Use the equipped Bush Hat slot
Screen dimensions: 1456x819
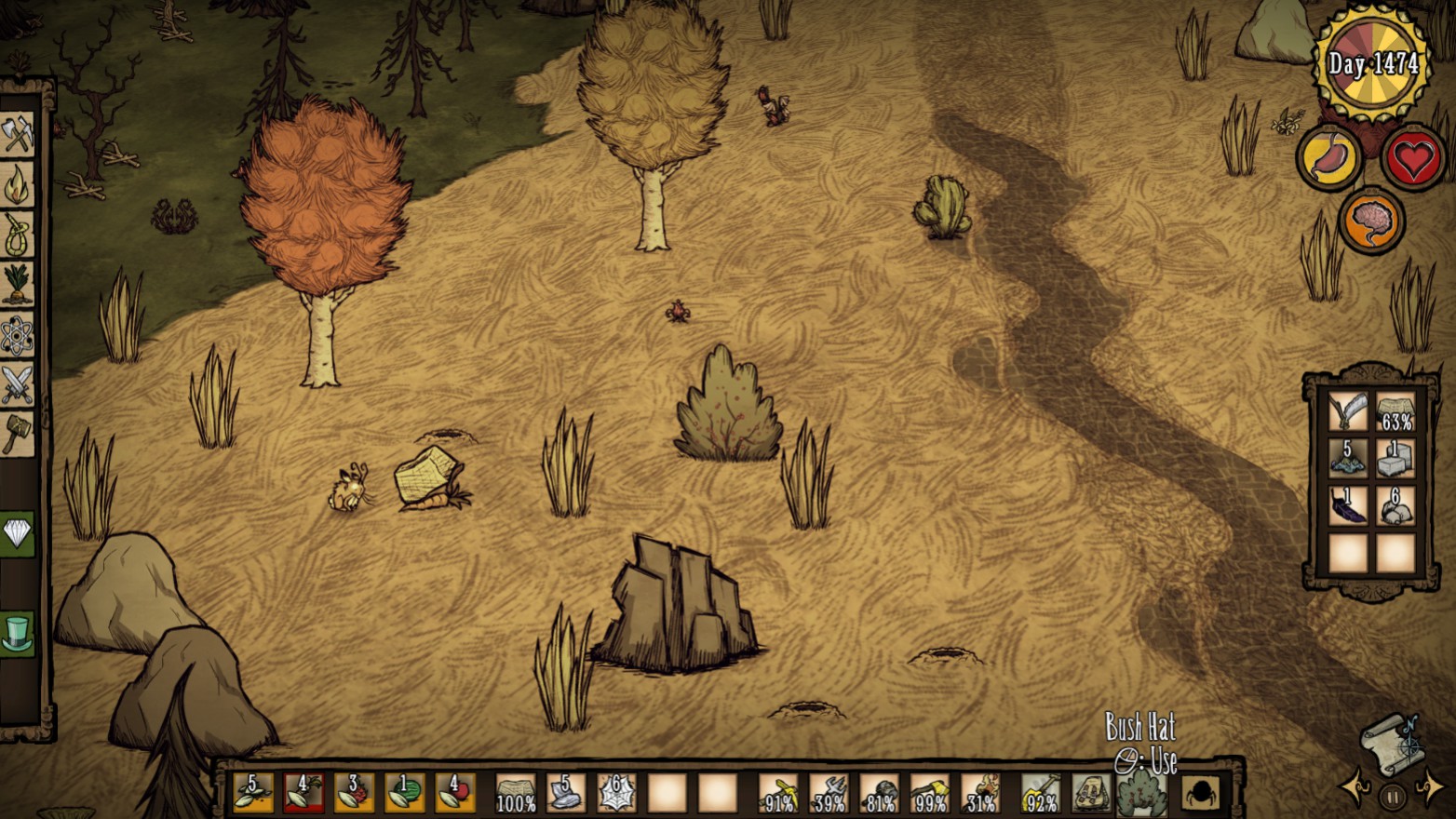[x=1141, y=794]
